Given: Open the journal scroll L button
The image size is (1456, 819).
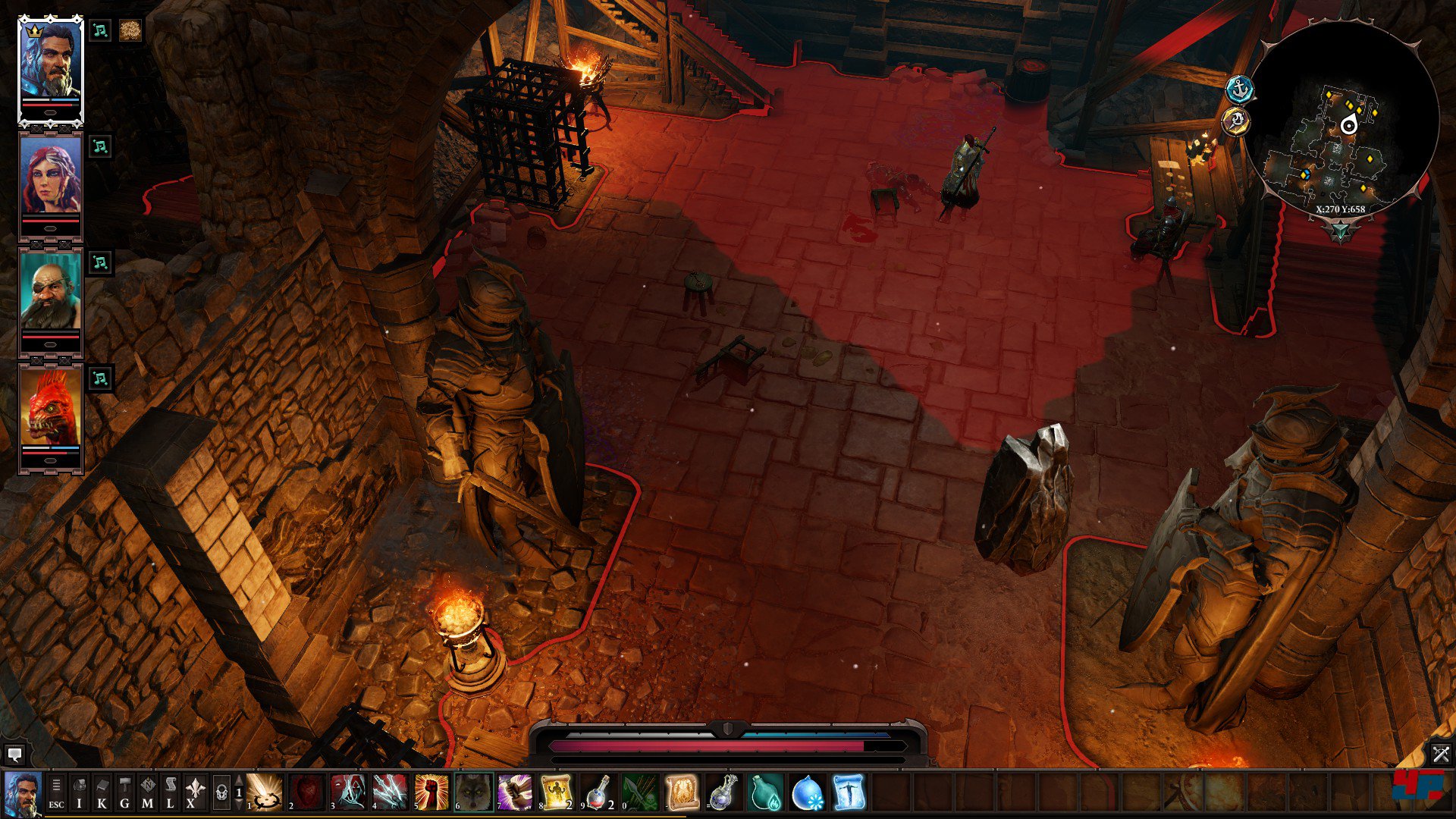Looking at the screenshot, I should click(x=170, y=793).
